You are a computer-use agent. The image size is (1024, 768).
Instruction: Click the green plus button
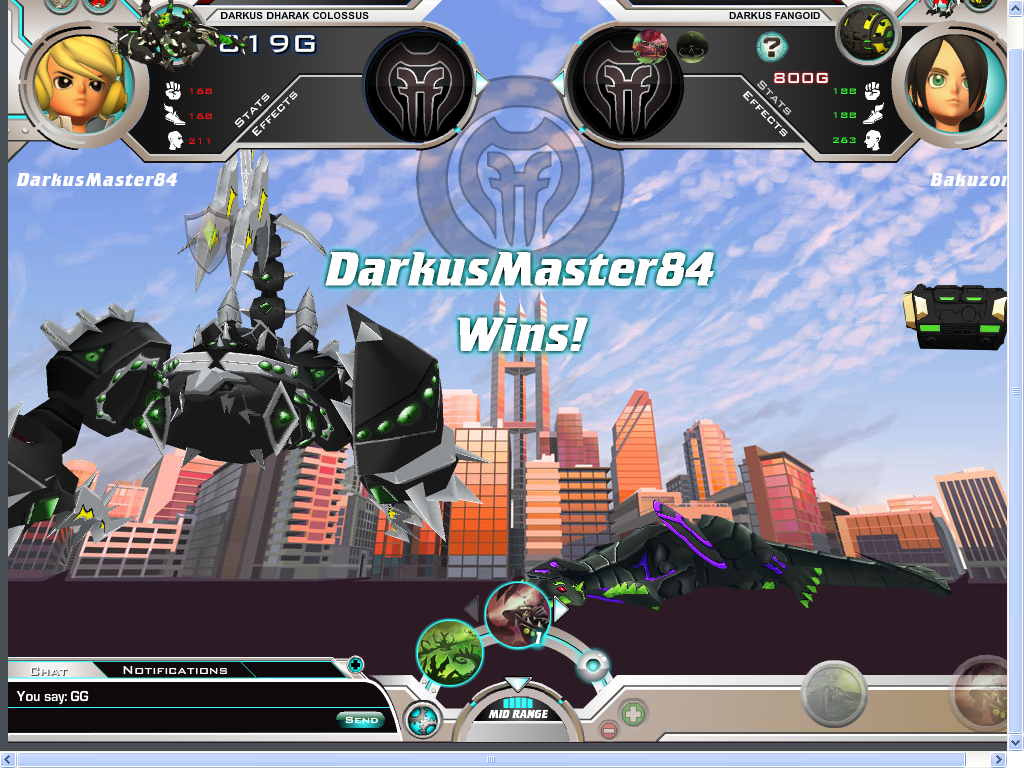tap(632, 714)
